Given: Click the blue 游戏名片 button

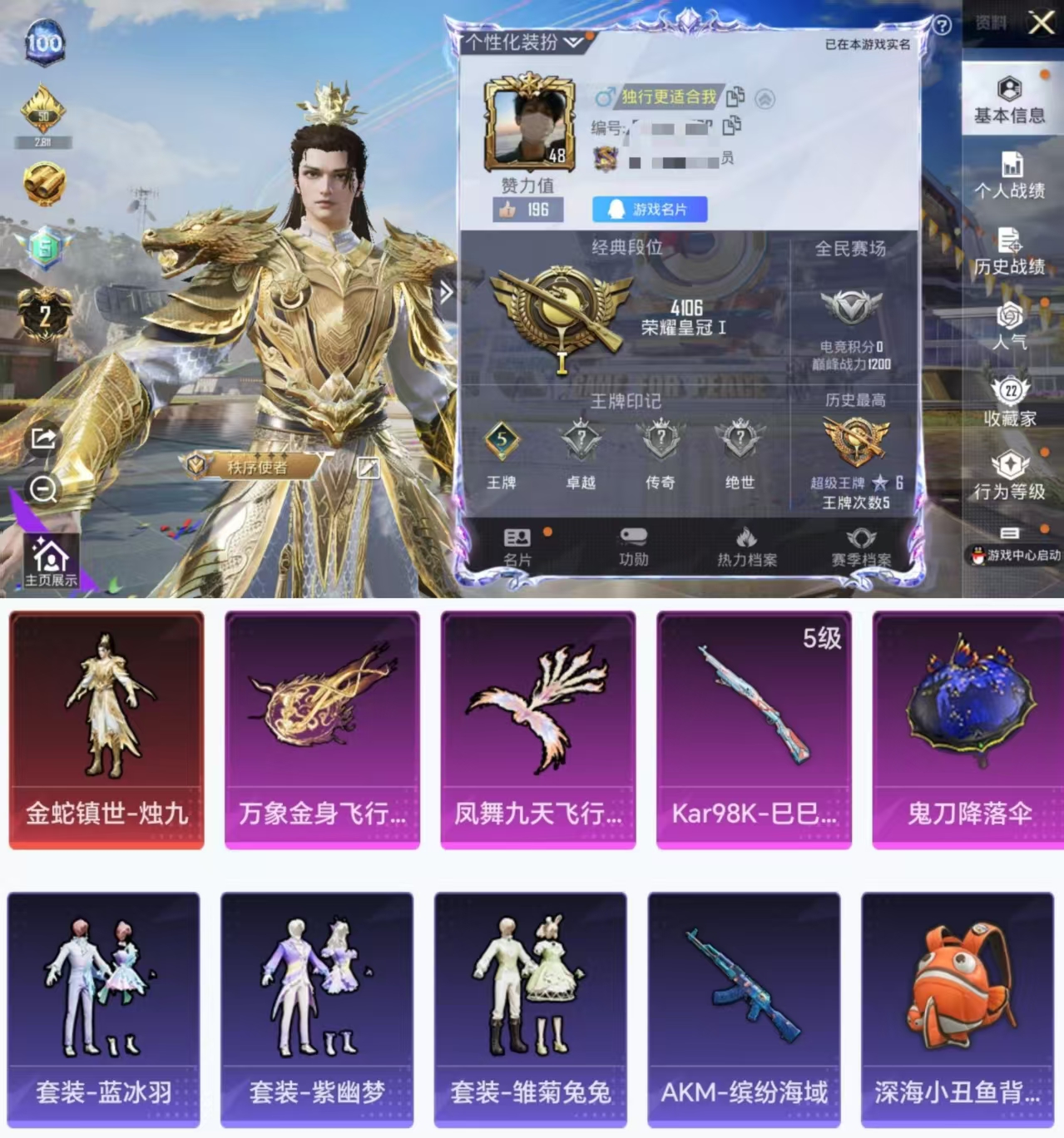Looking at the screenshot, I should click(650, 210).
